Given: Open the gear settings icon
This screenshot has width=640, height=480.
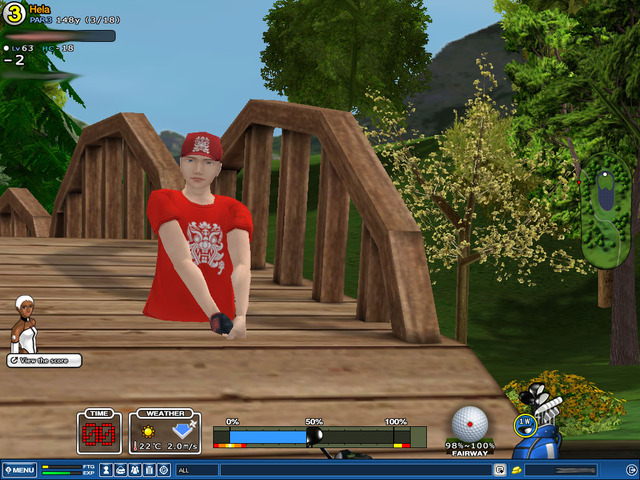Looking at the screenshot, I should coord(164,470).
